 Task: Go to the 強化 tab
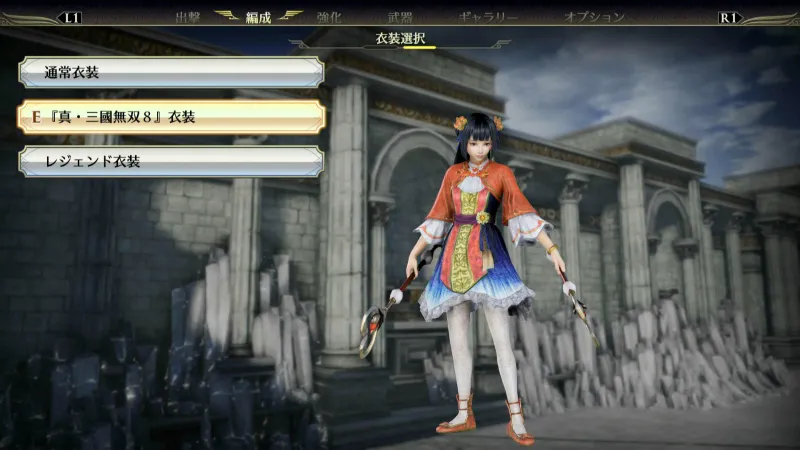[x=330, y=17]
